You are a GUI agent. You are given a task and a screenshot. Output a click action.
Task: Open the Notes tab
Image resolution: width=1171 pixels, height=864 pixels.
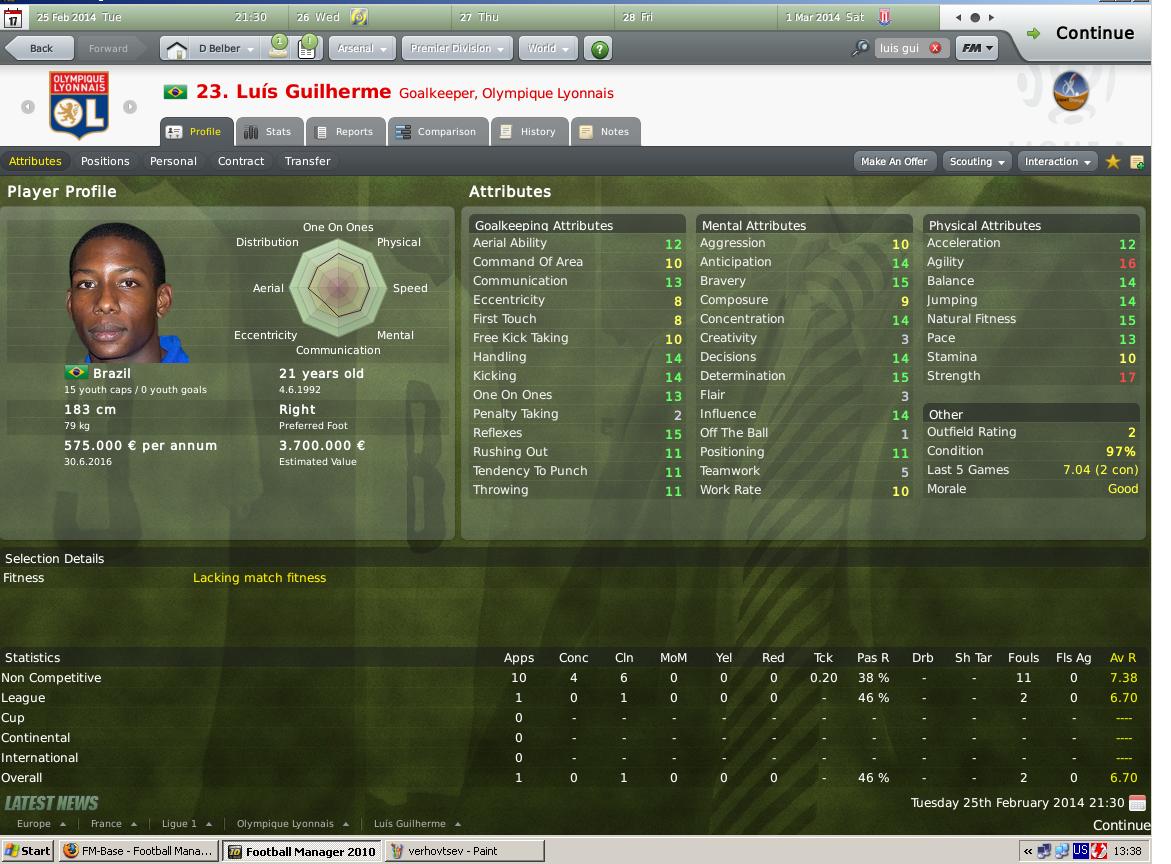tap(605, 132)
